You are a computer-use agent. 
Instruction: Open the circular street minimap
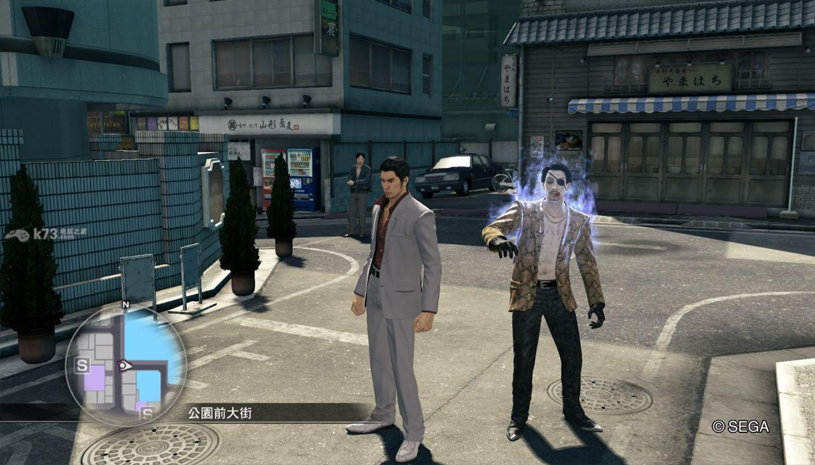(126, 363)
